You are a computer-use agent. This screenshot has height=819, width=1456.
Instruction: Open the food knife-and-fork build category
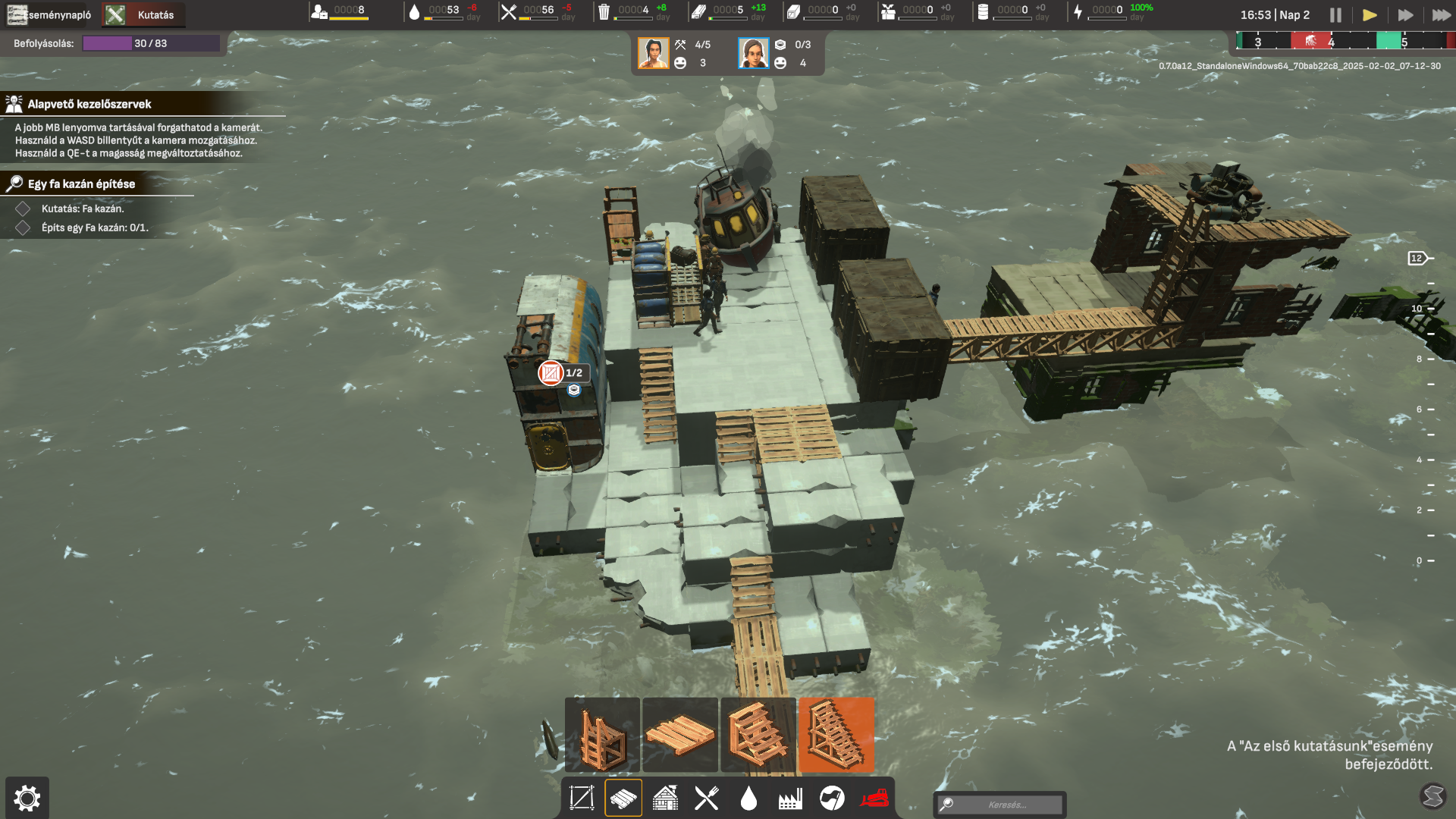click(707, 798)
